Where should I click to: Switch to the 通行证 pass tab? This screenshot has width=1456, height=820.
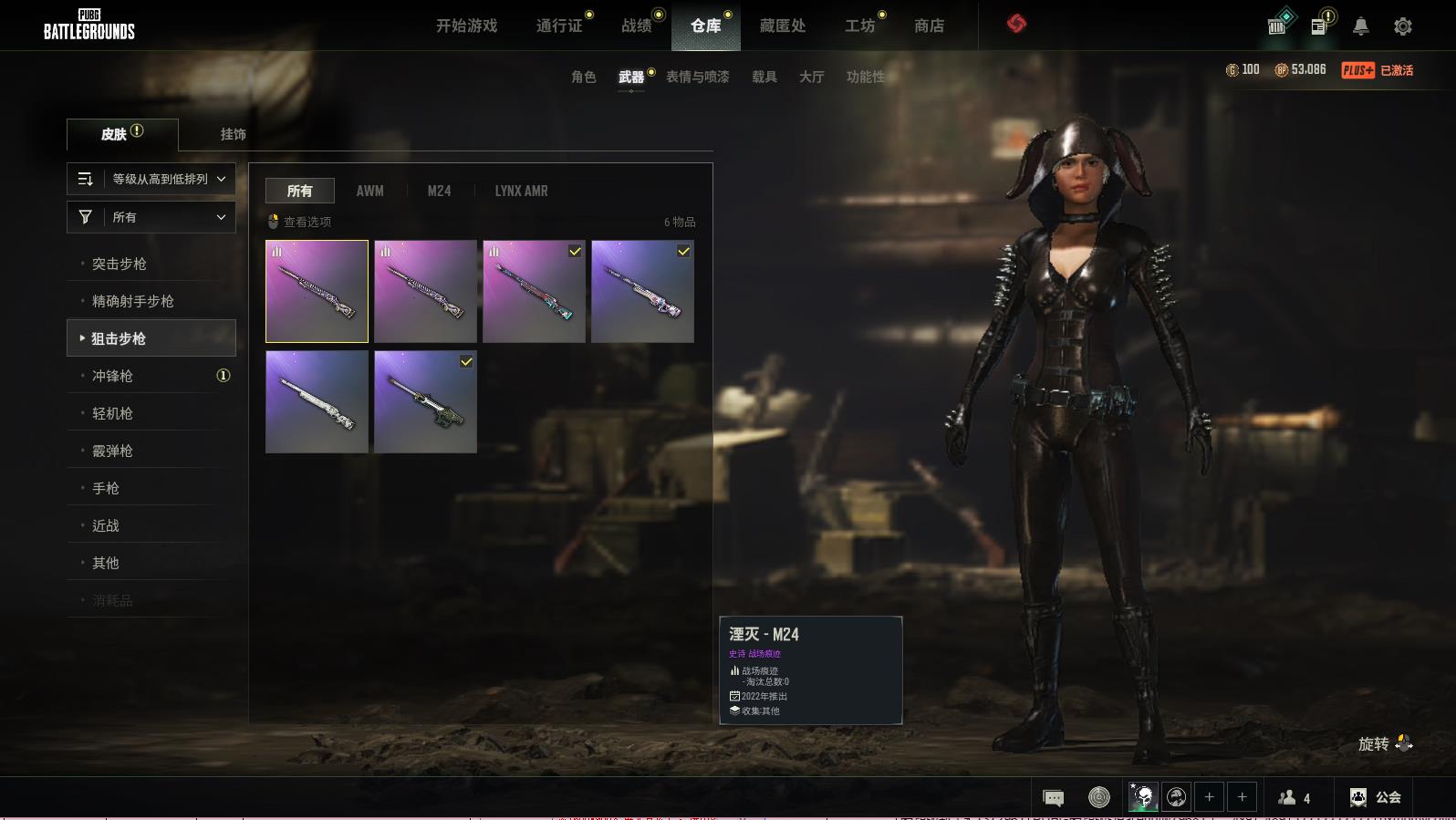(559, 26)
